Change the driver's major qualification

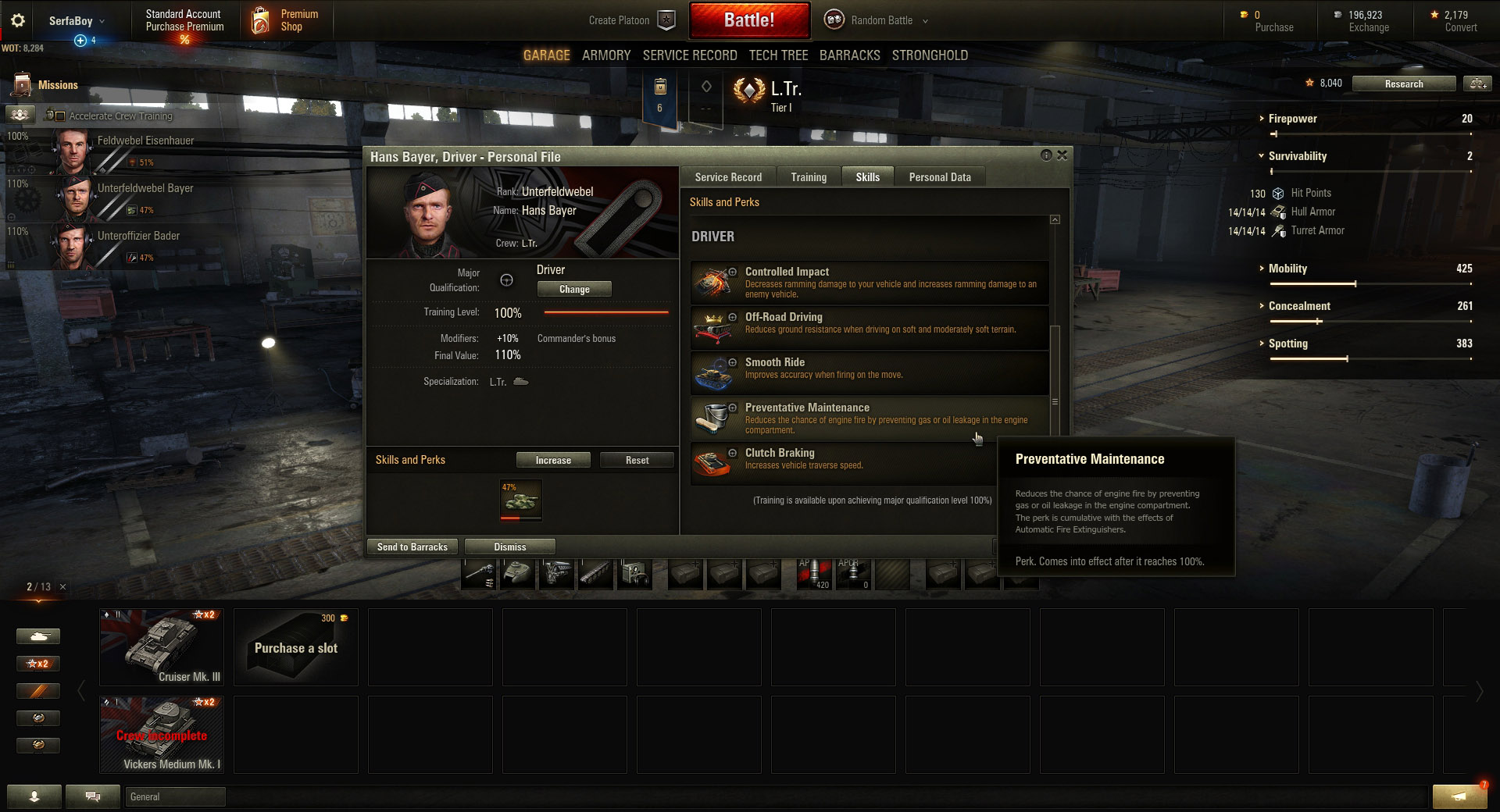(574, 290)
